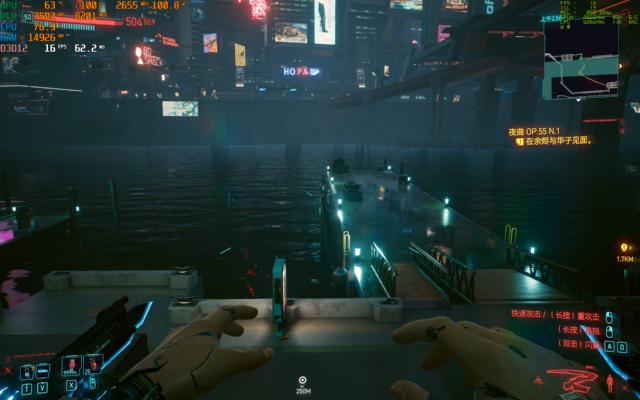Use the health inhaler consumable slot
The image size is (640, 400).
pyautogui.click(x=93, y=365)
